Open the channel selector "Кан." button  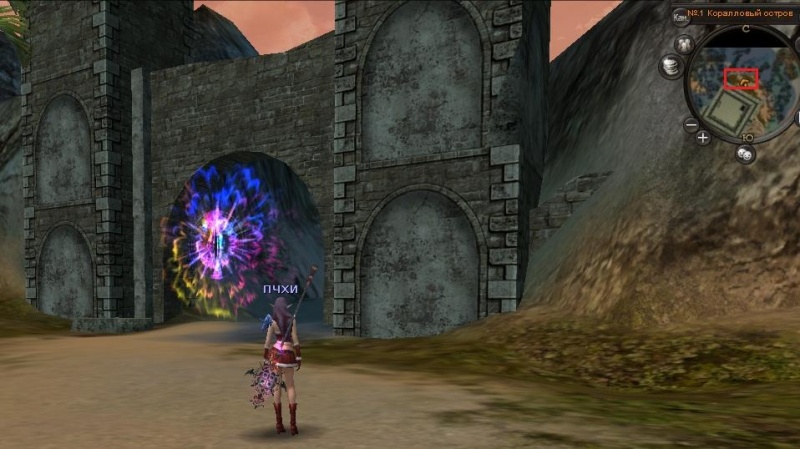point(680,15)
